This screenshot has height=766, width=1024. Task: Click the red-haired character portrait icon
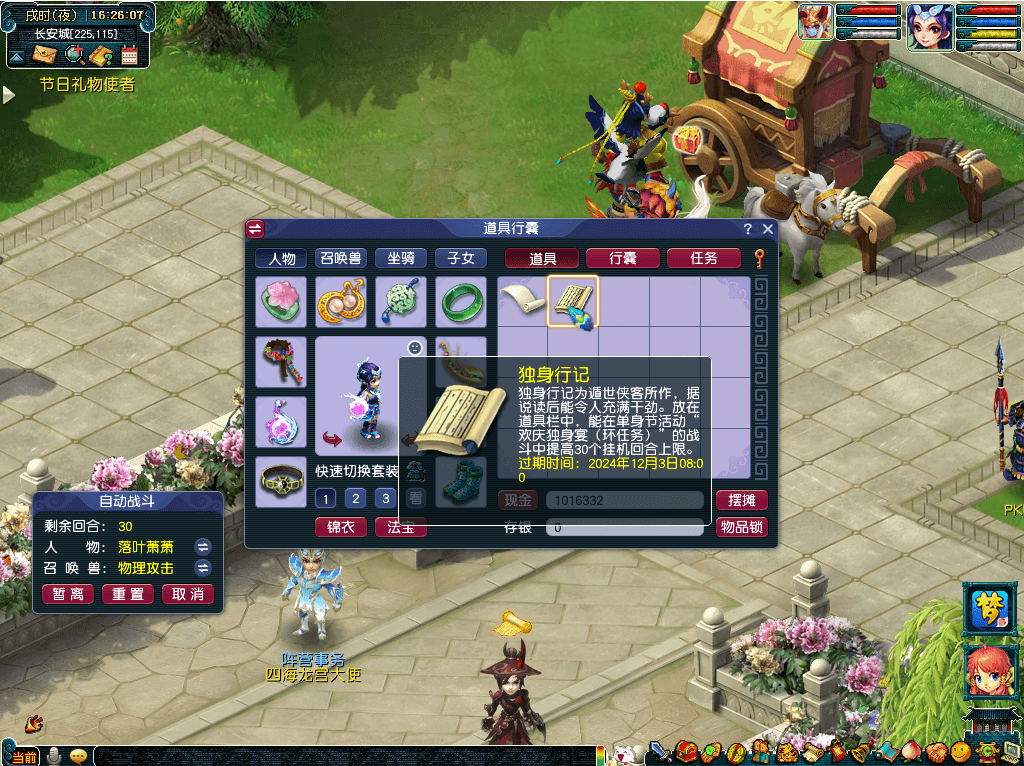point(989,671)
